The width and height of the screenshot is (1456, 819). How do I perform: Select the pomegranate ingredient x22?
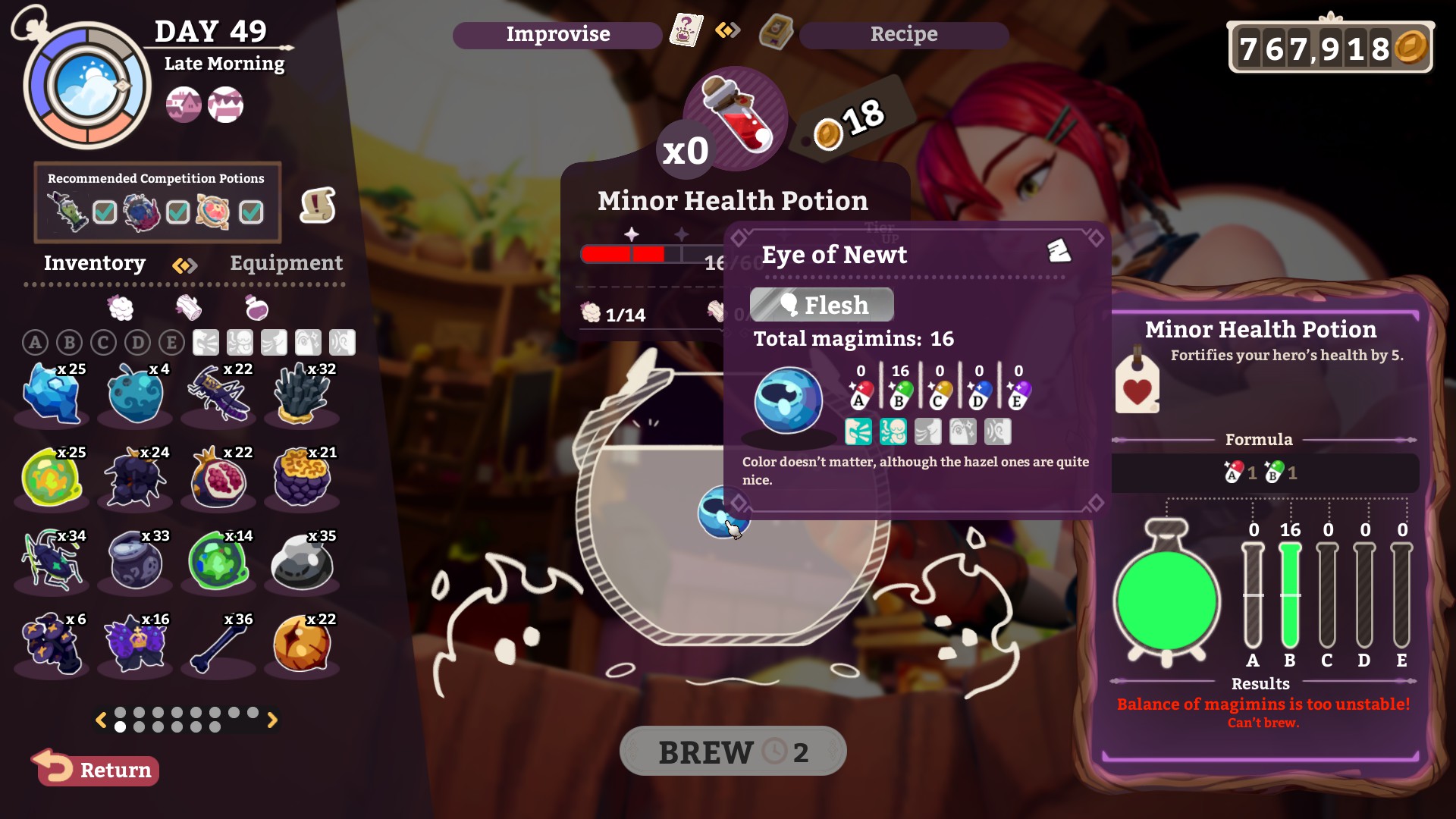[x=219, y=478]
